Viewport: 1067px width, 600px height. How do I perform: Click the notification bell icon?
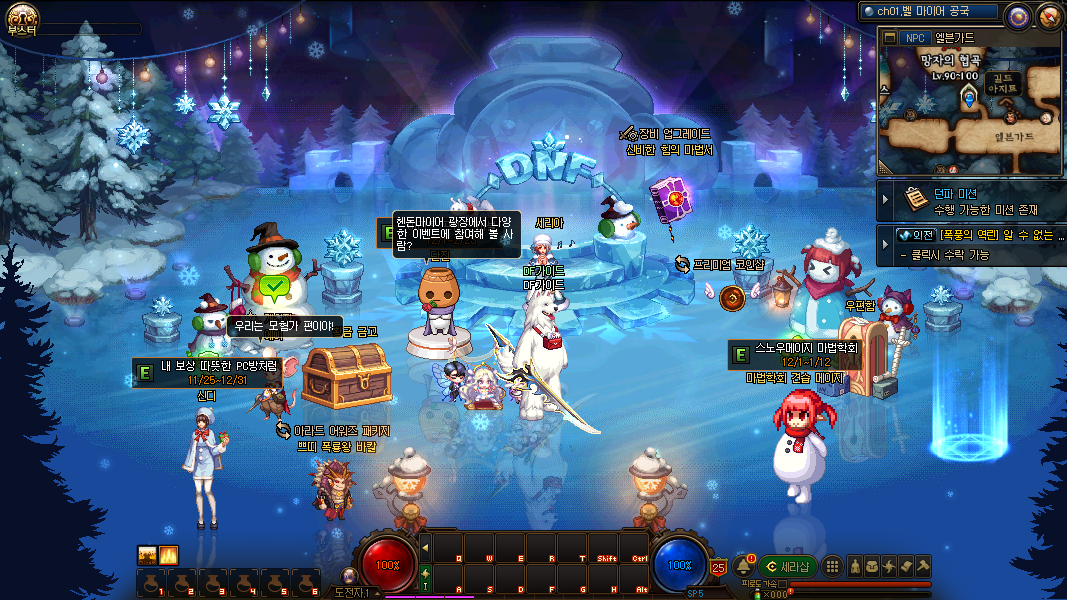(743, 566)
